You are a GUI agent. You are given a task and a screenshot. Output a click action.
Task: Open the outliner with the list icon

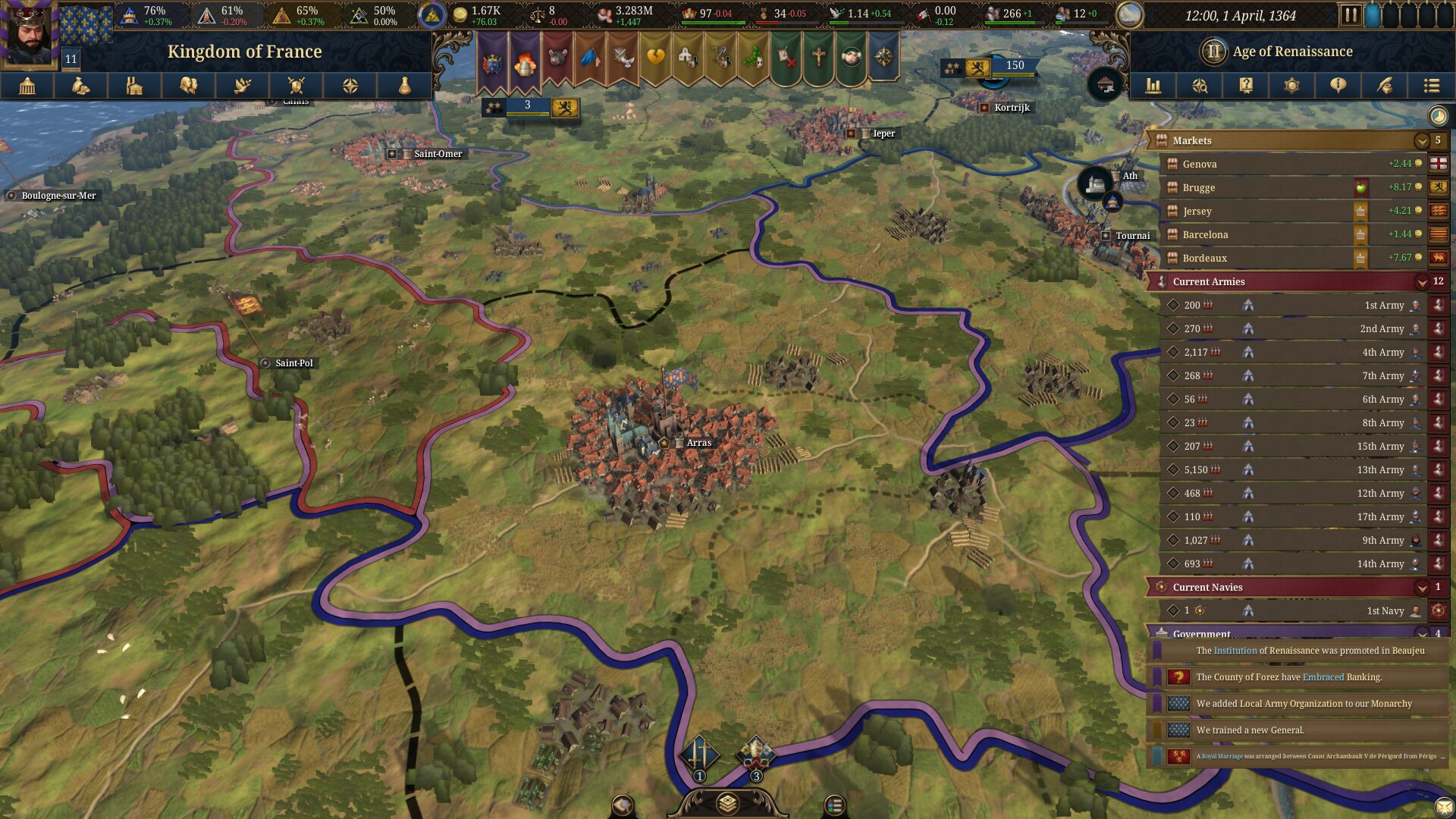point(1432,86)
